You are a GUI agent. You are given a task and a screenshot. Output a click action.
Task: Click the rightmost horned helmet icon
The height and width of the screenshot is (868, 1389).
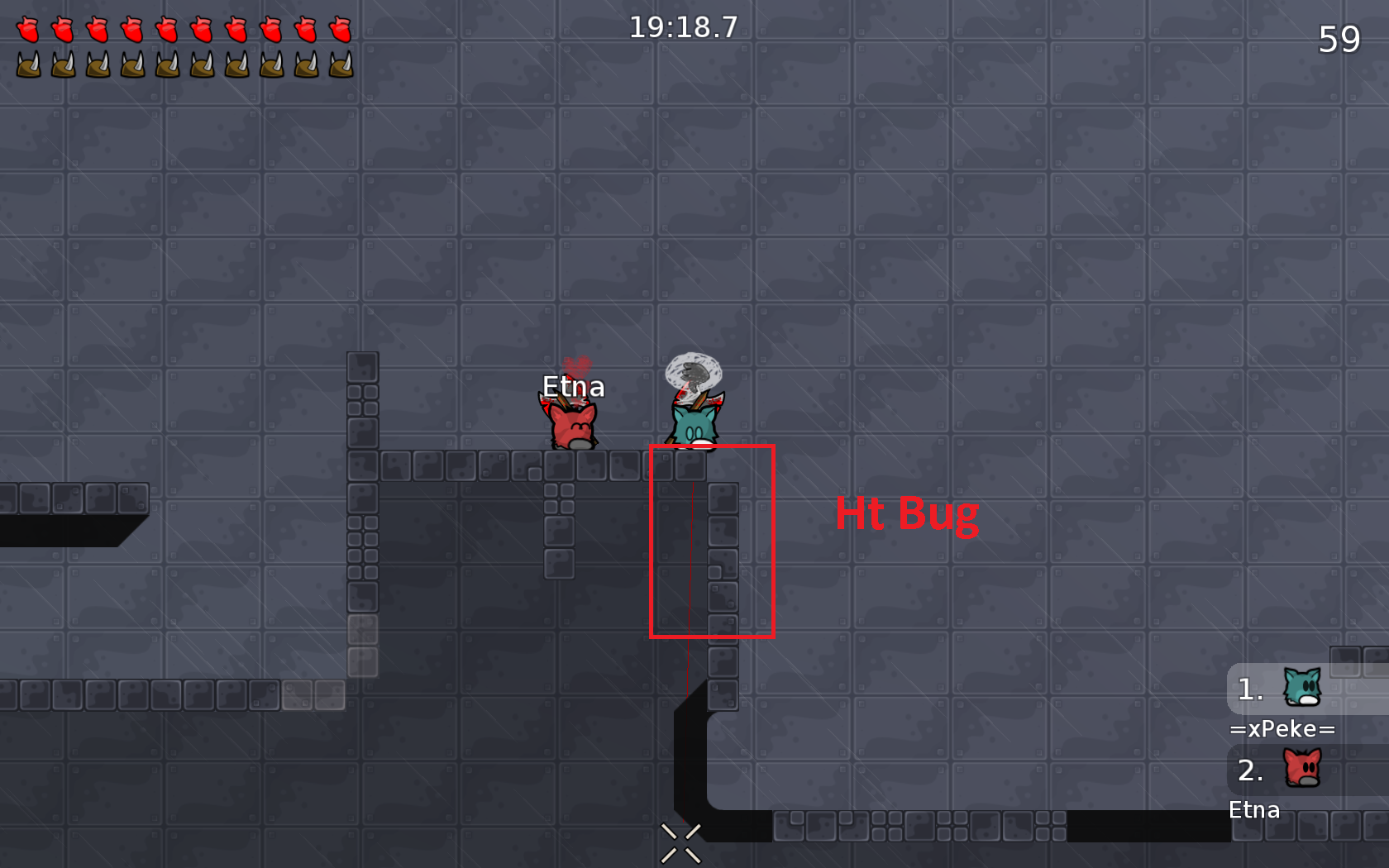(341, 63)
